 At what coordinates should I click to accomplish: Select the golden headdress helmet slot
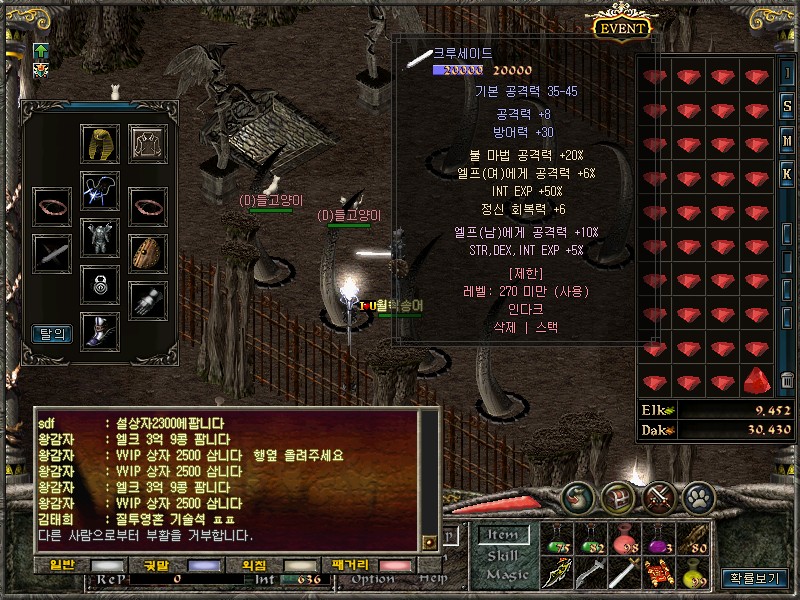coord(100,144)
